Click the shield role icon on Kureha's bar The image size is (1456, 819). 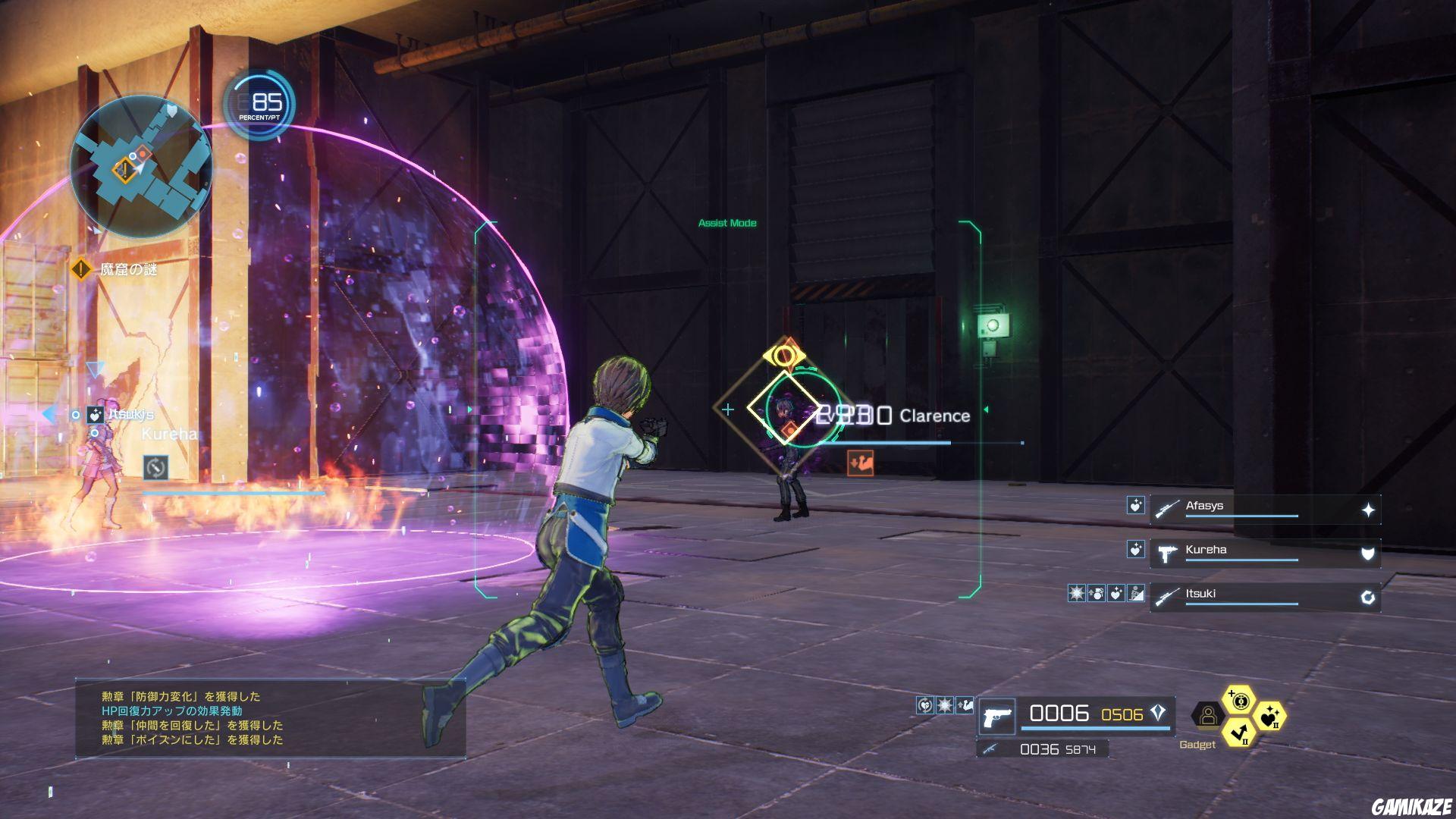pyautogui.click(x=1368, y=553)
